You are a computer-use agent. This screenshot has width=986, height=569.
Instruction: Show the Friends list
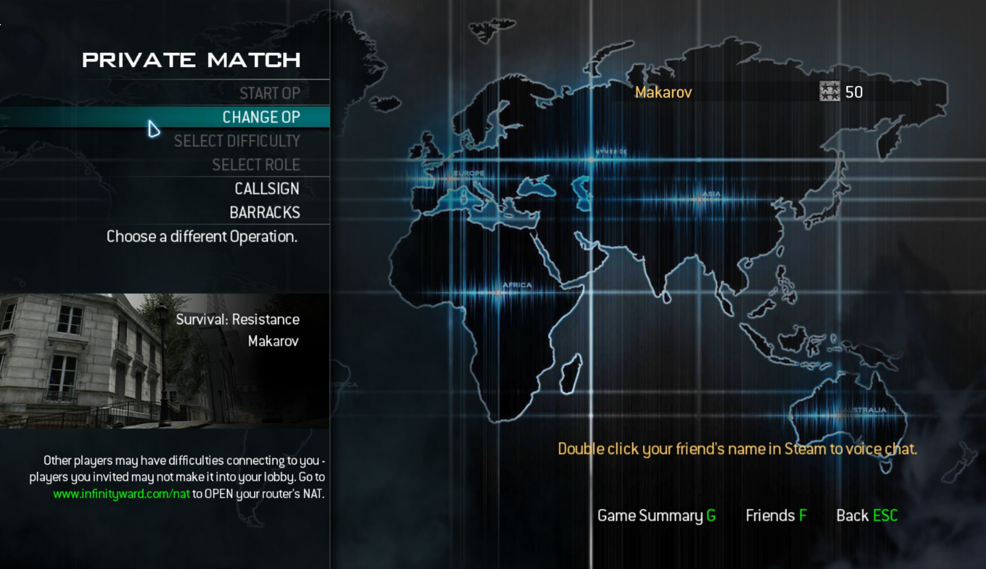click(776, 515)
